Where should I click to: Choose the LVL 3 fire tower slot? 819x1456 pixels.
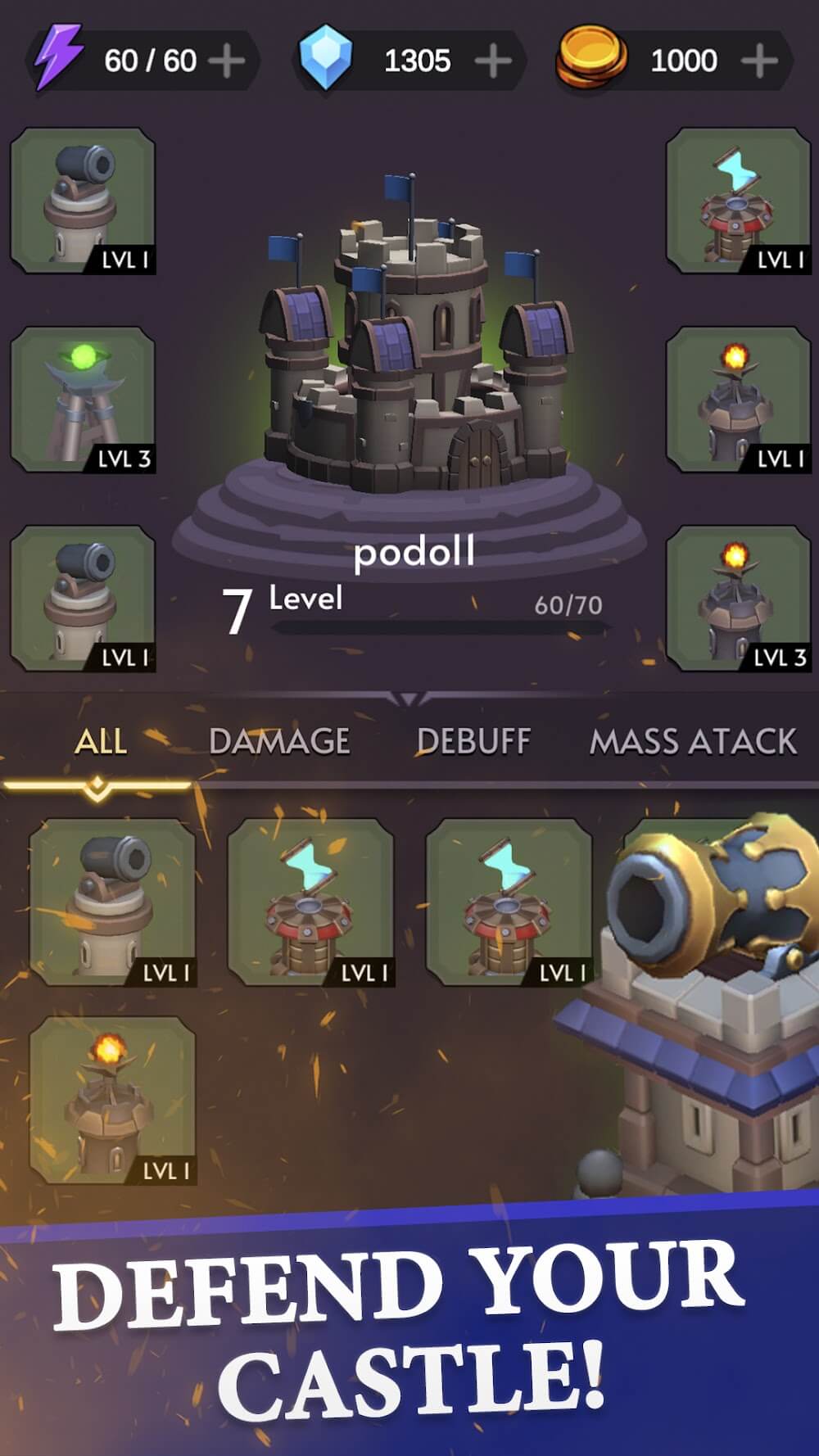pos(738,599)
